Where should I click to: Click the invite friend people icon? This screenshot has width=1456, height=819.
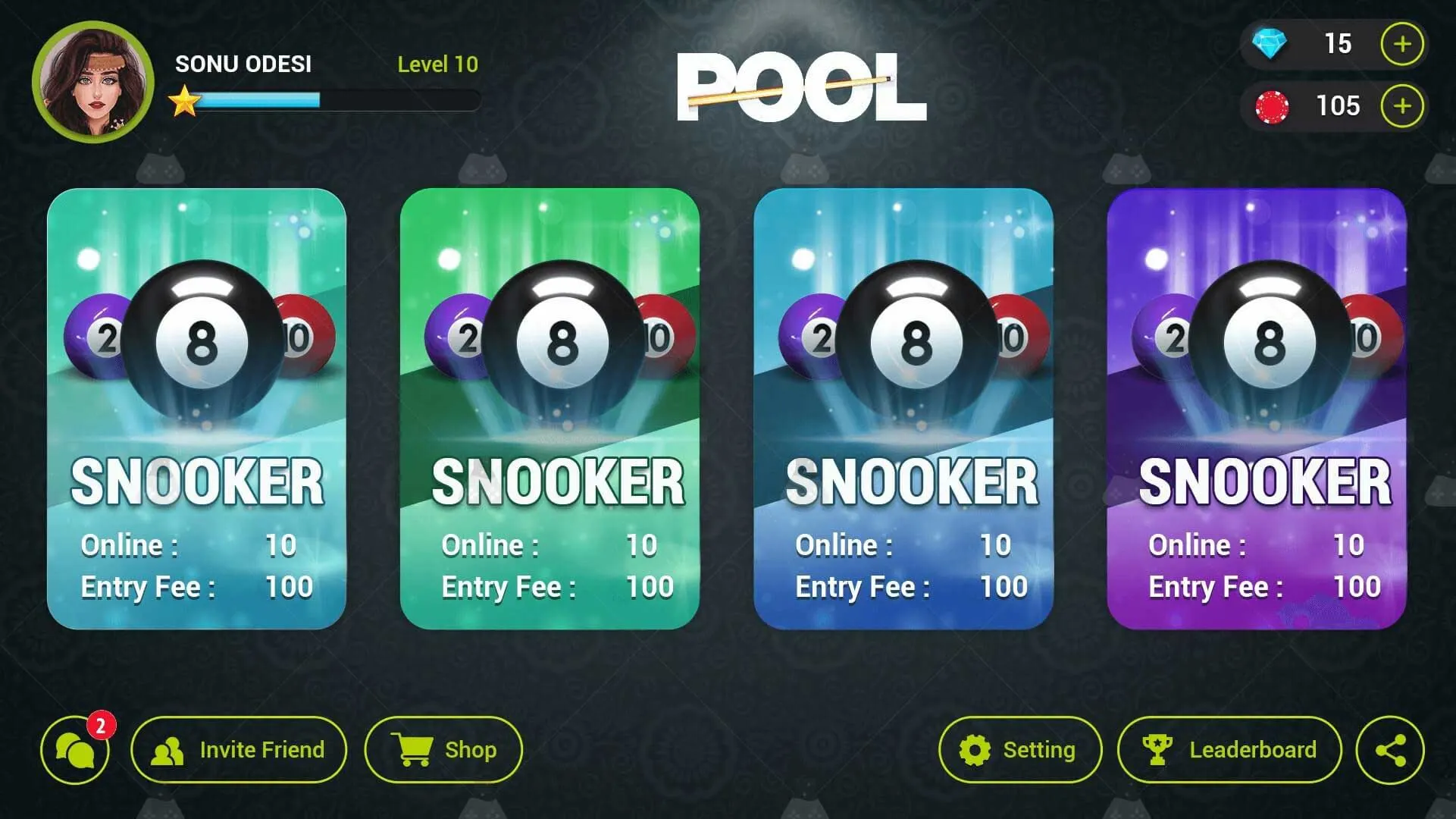point(170,749)
